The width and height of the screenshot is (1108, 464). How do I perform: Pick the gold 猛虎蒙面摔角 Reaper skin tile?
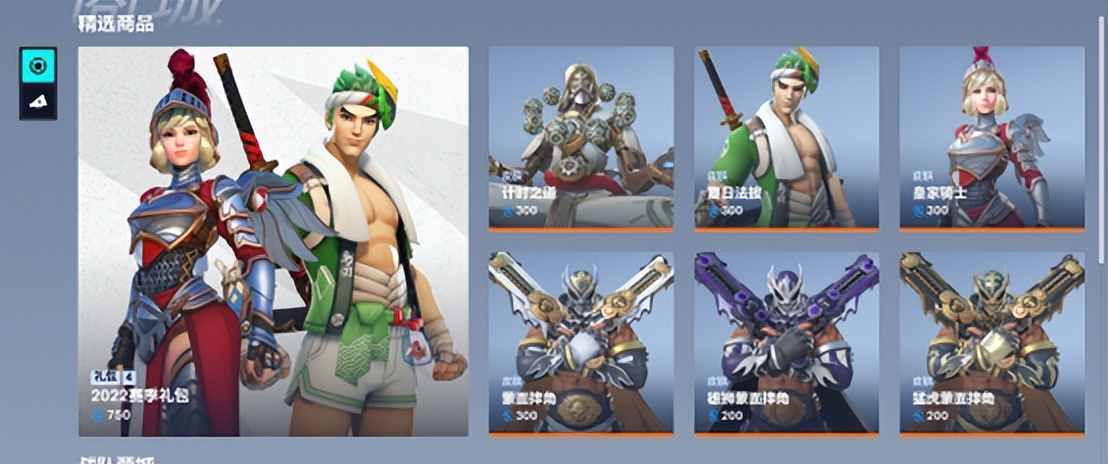tap(991, 343)
